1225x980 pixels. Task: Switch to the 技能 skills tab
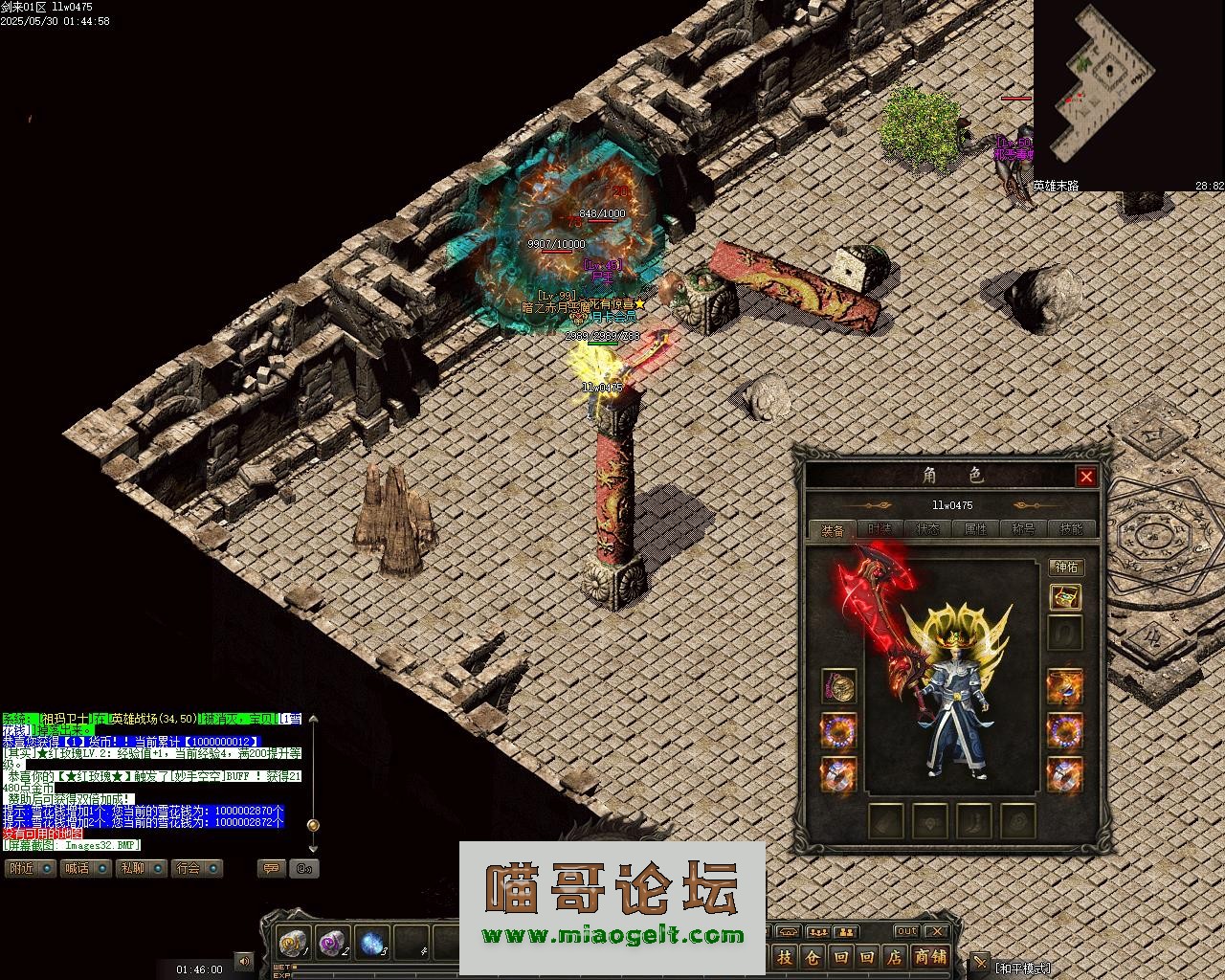pos(1071,529)
